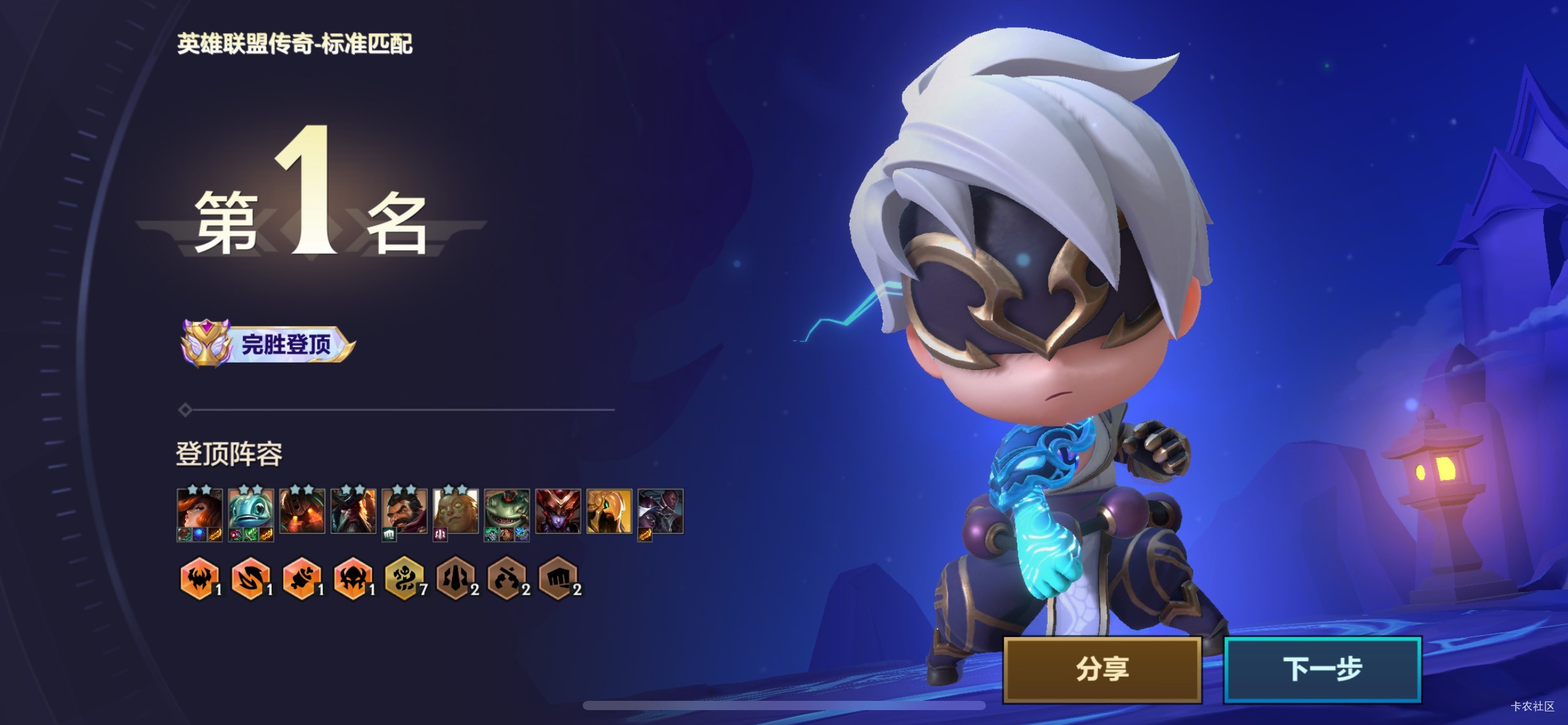Inspect the gold tentacle trait with 7
1568x725 pixels.
click(404, 579)
